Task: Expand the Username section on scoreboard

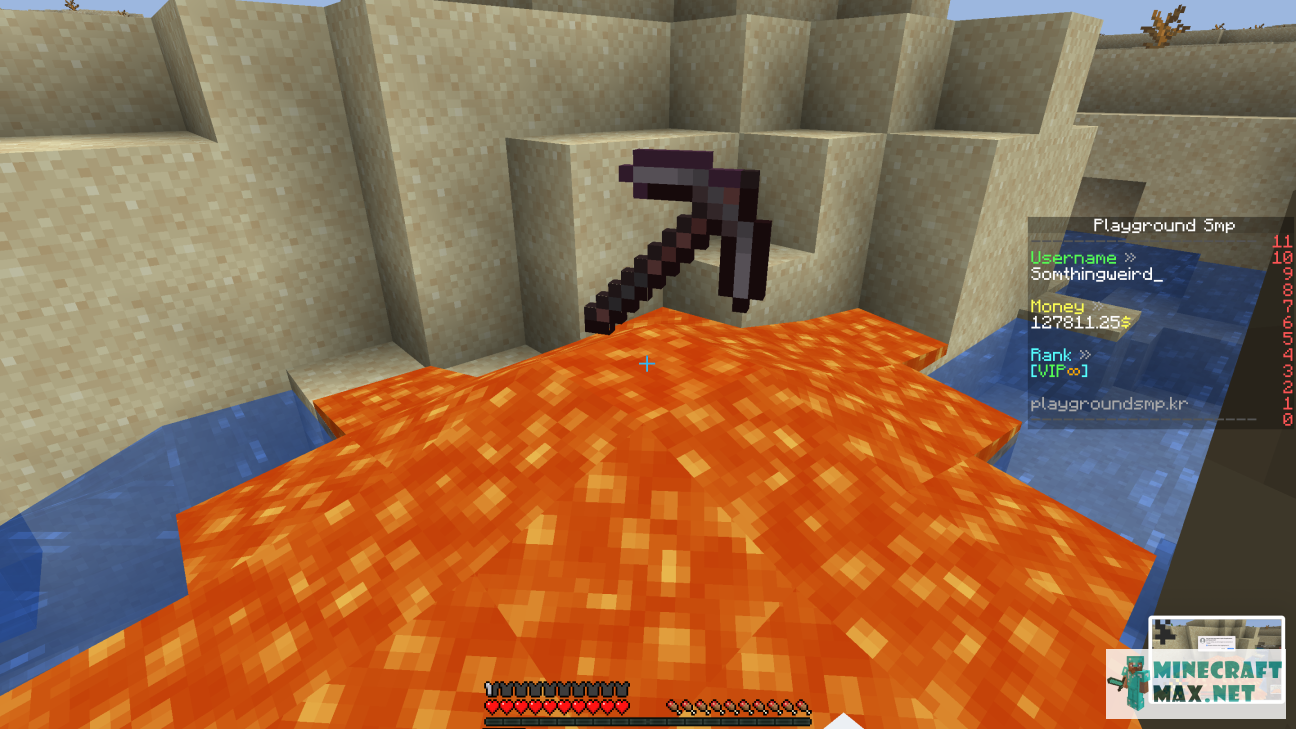Action: click(x=1074, y=256)
